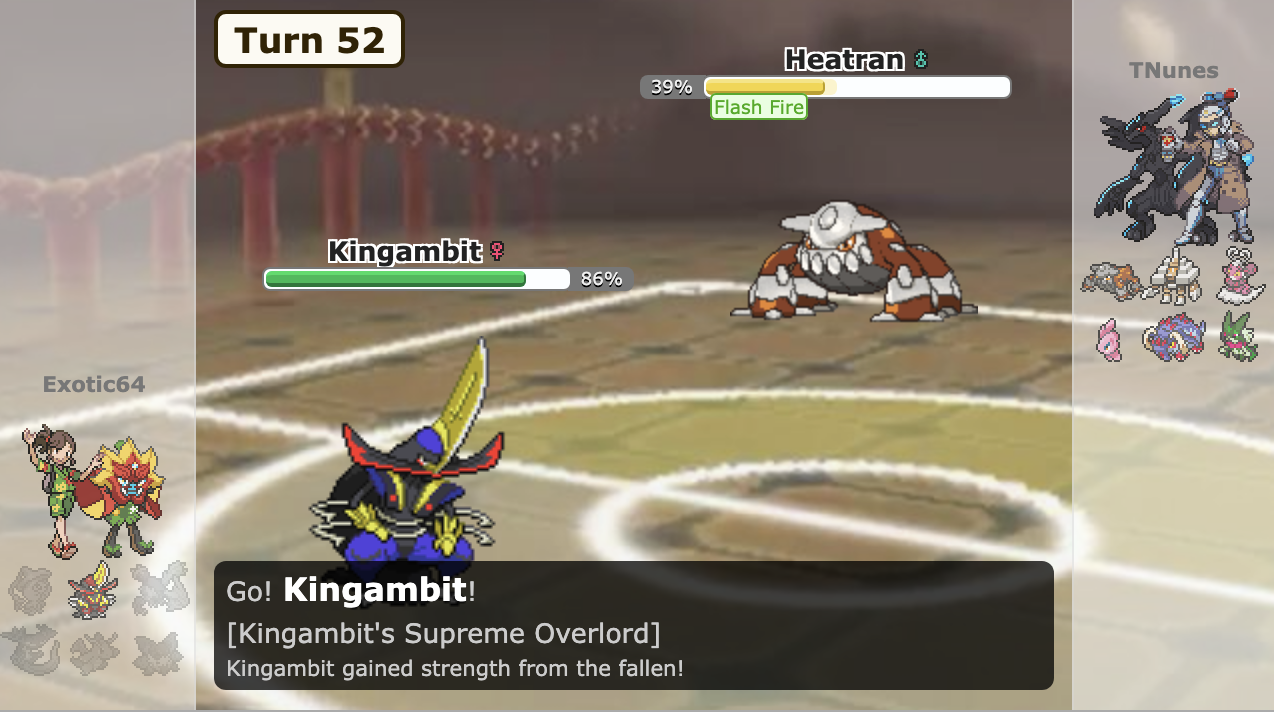Open the TNunes player name

point(1173,70)
